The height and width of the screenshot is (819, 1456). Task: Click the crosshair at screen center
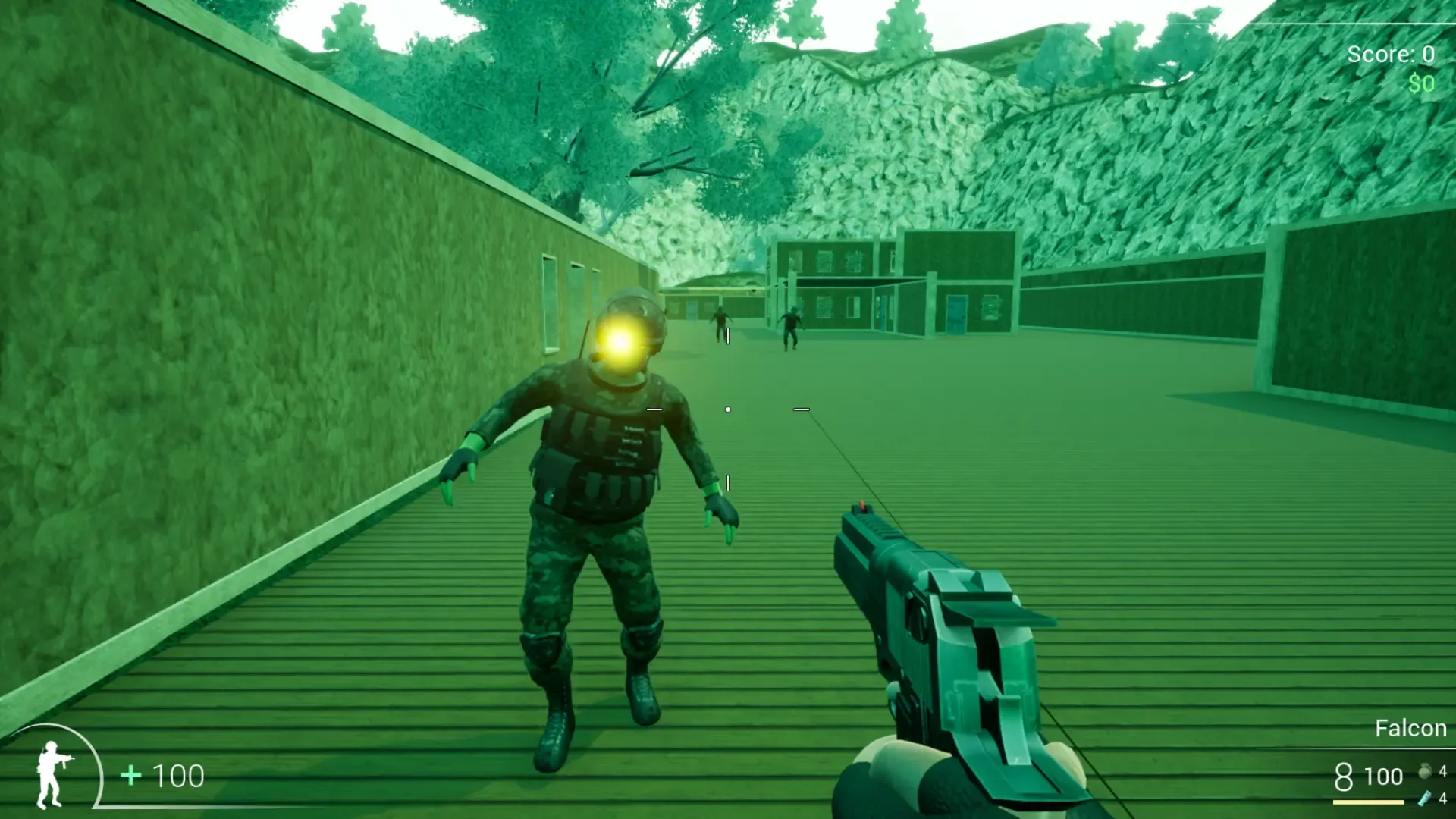[x=728, y=409]
